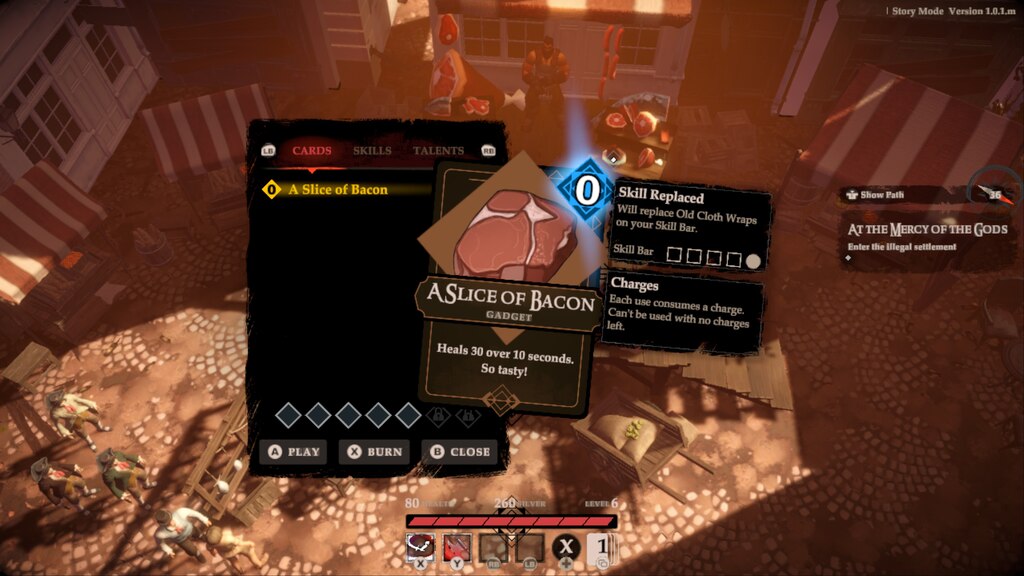The image size is (1024, 576).
Task: Switch to the Talents tab
Action: click(438, 151)
